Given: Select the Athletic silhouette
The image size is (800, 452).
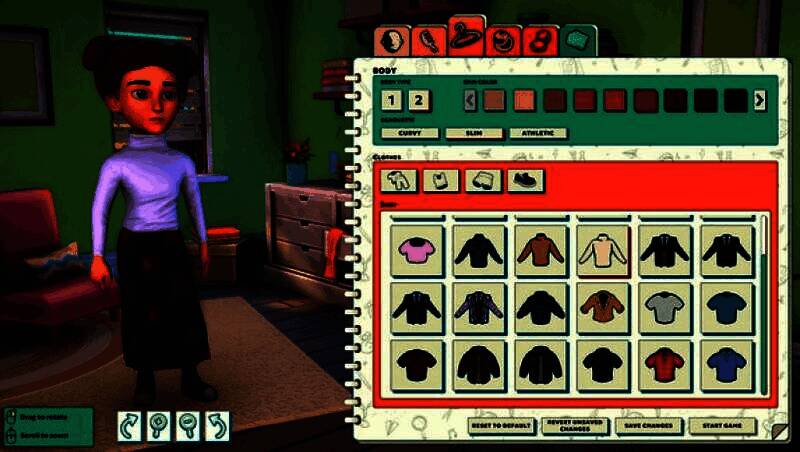Looking at the screenshot, I should pyautogui.click(x=537, y=133).
